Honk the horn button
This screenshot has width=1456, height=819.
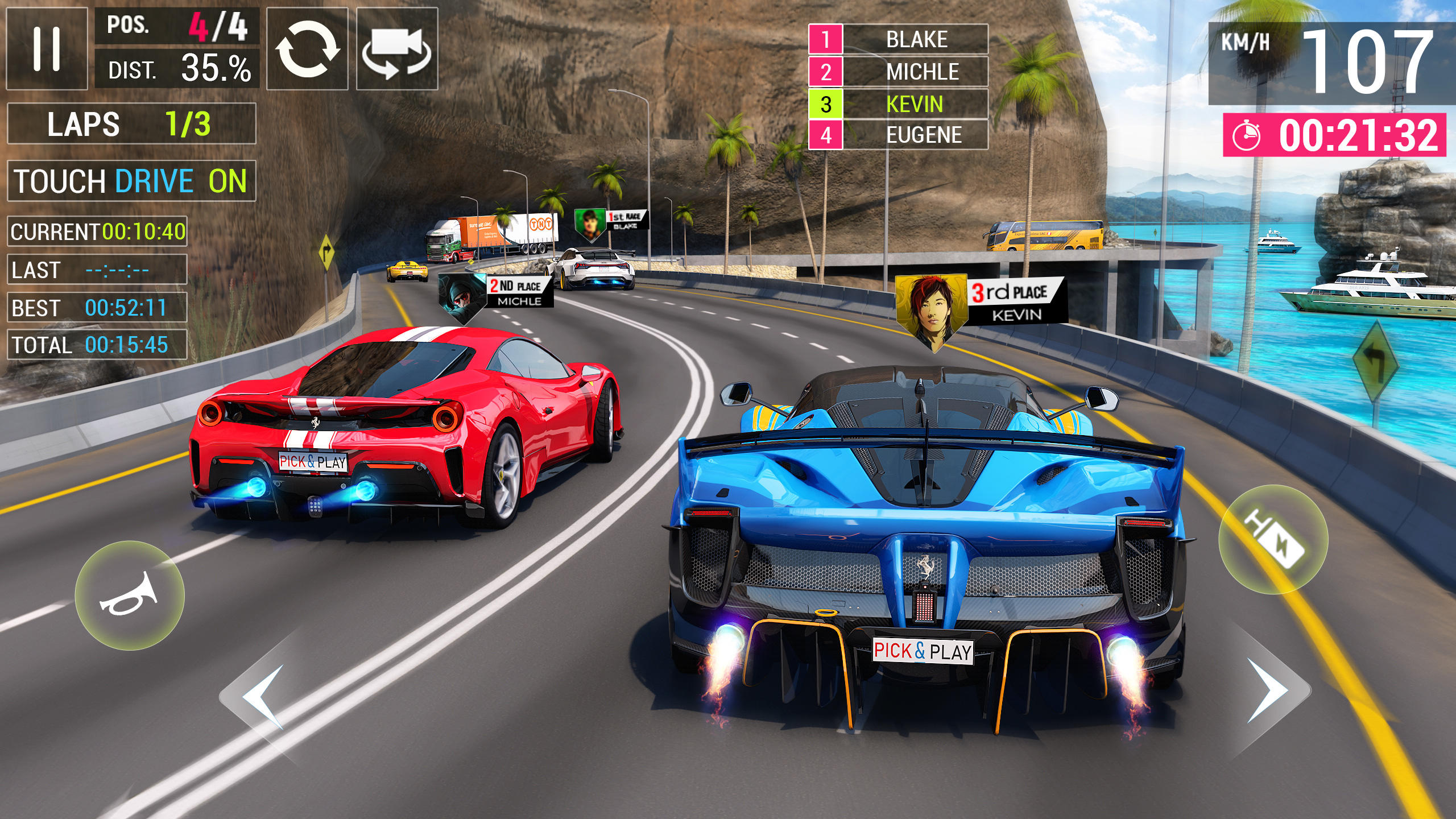pos(130,595)
